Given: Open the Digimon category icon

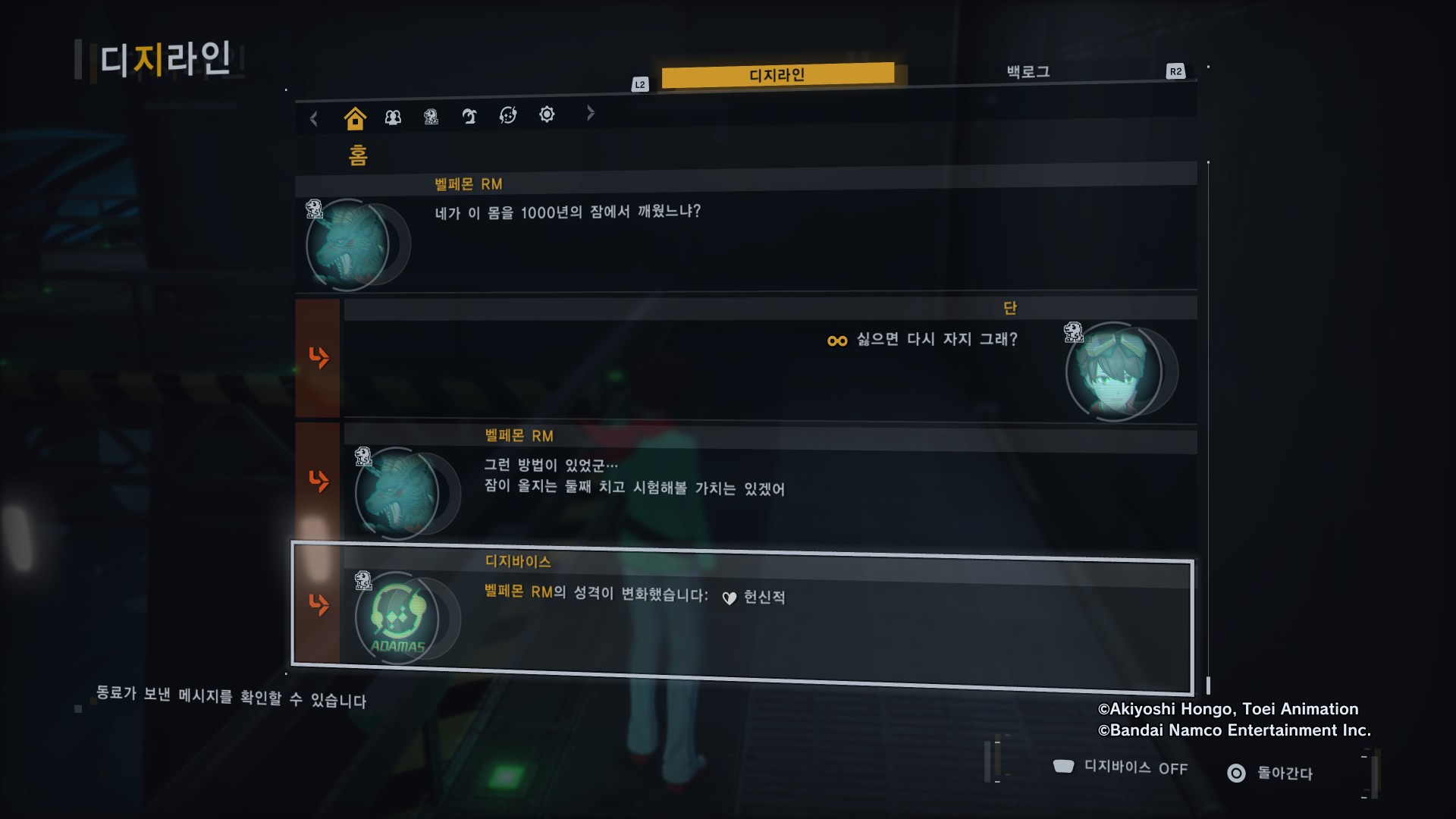Looking at the screenshot, I should [x=431, y=117].
